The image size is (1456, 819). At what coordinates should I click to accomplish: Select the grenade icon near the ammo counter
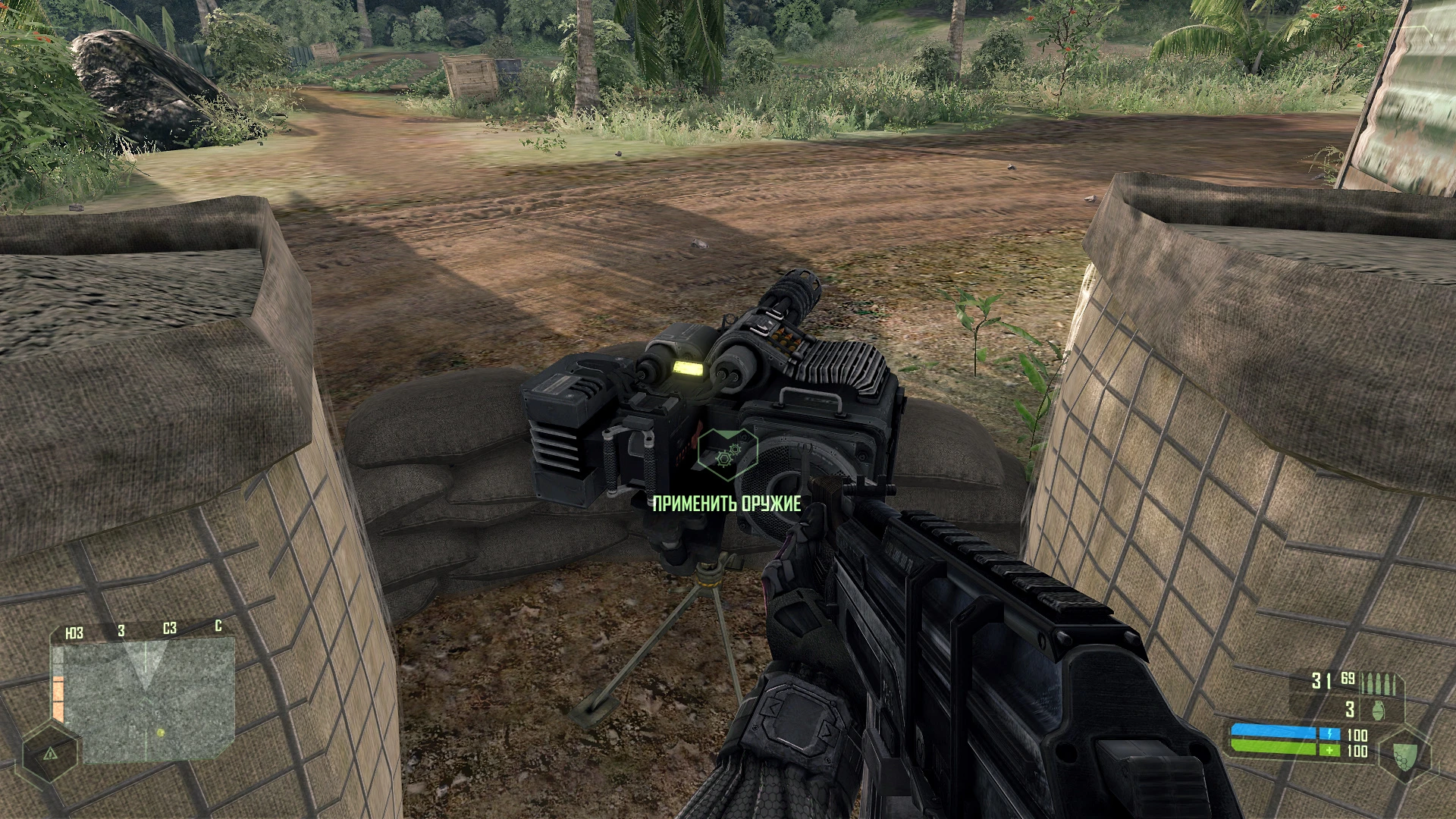pos(1378,711)
